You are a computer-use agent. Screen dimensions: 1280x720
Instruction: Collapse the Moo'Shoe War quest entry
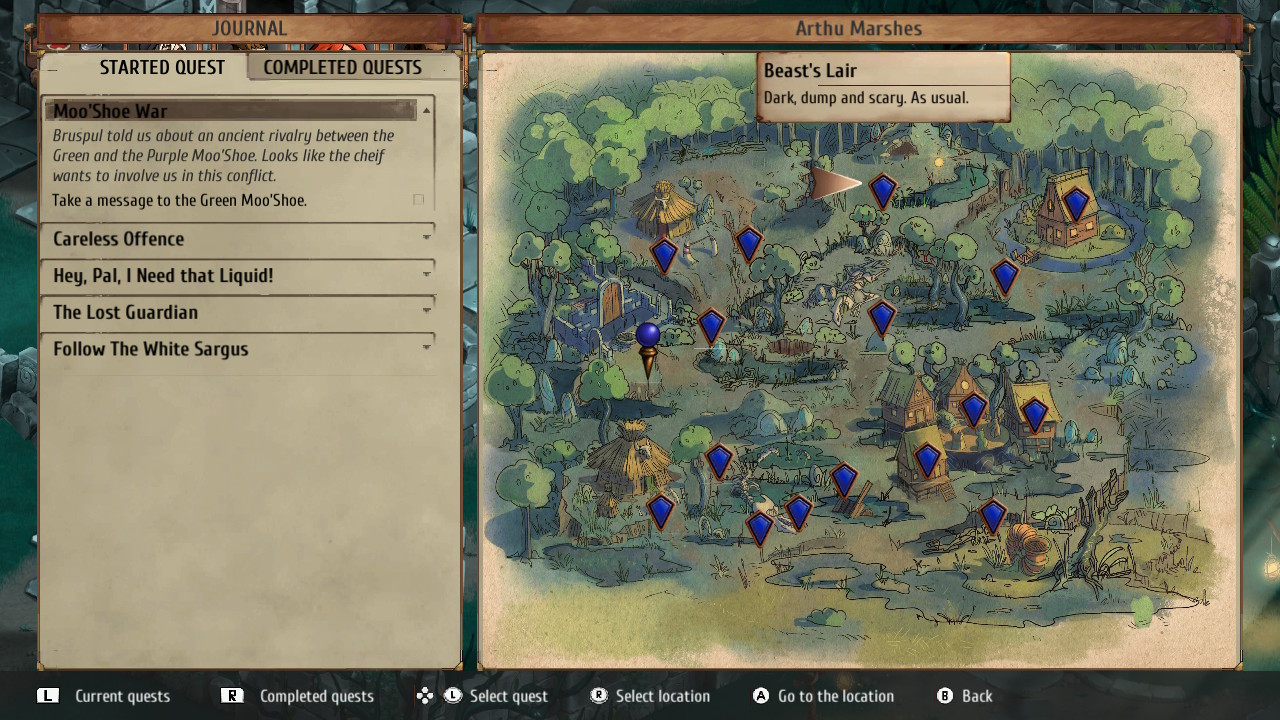coord(427,110)
